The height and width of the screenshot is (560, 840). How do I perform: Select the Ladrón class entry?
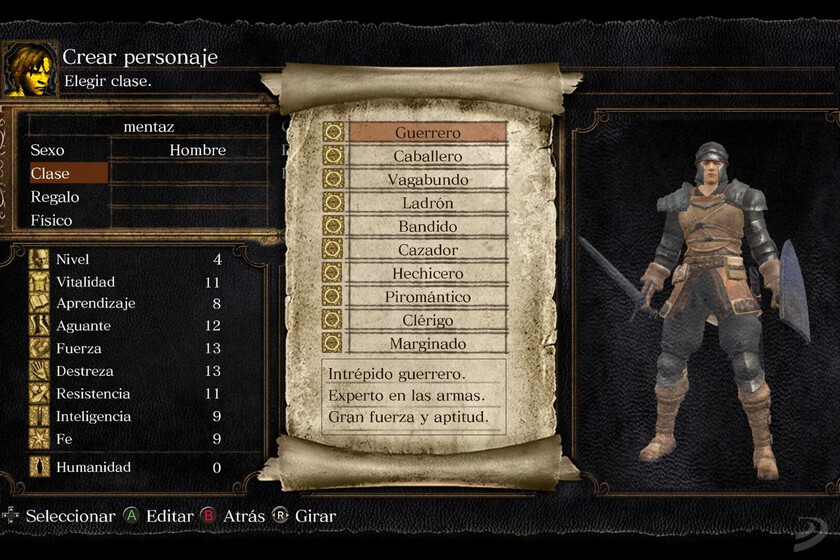tap(427, 203)
